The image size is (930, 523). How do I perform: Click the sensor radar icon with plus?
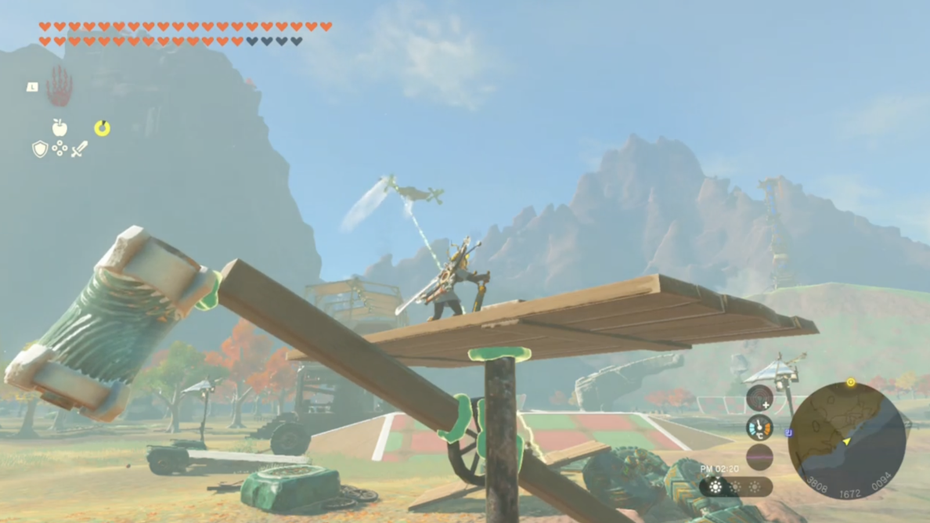pyautogui.click(x=759, y=398)
